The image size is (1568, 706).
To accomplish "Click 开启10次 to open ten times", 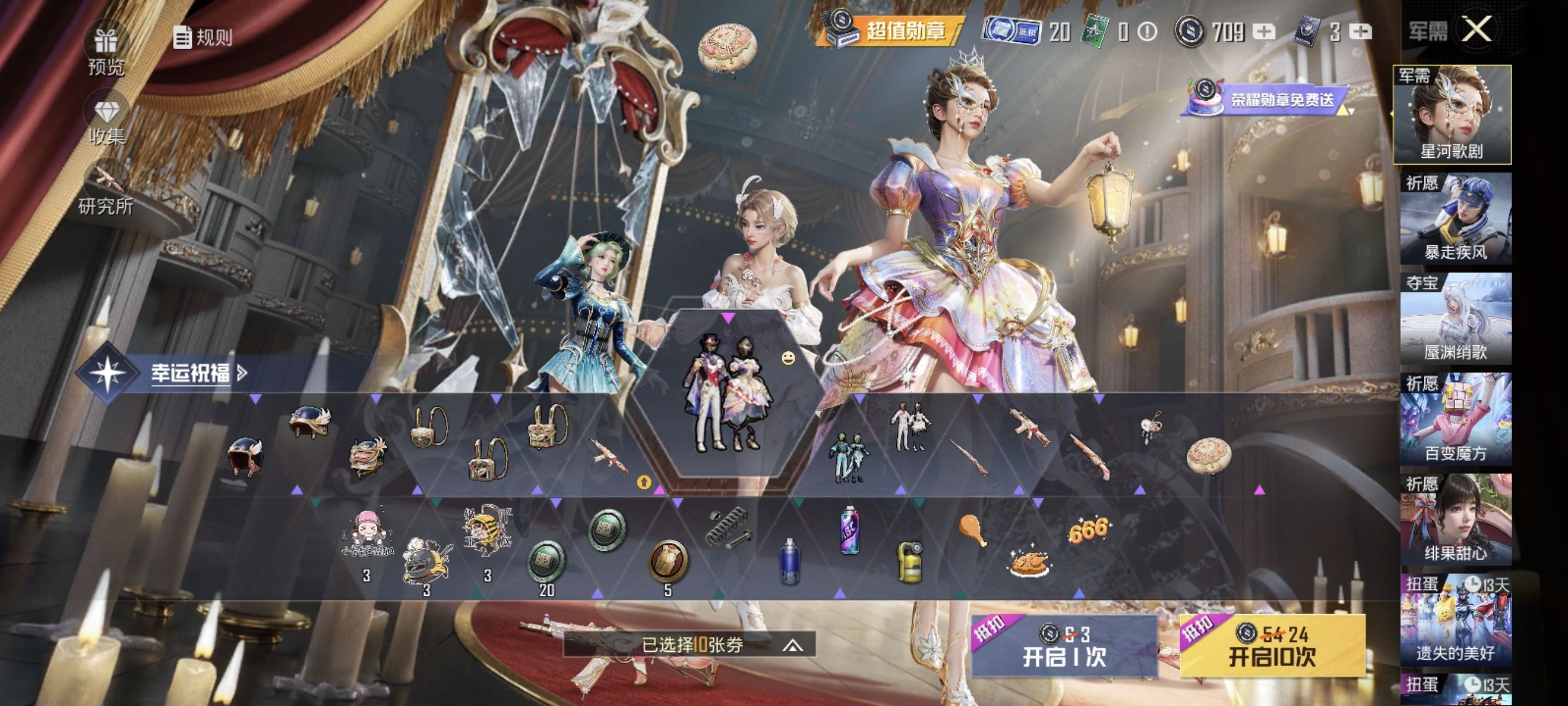I will [x=1272, y=647].
